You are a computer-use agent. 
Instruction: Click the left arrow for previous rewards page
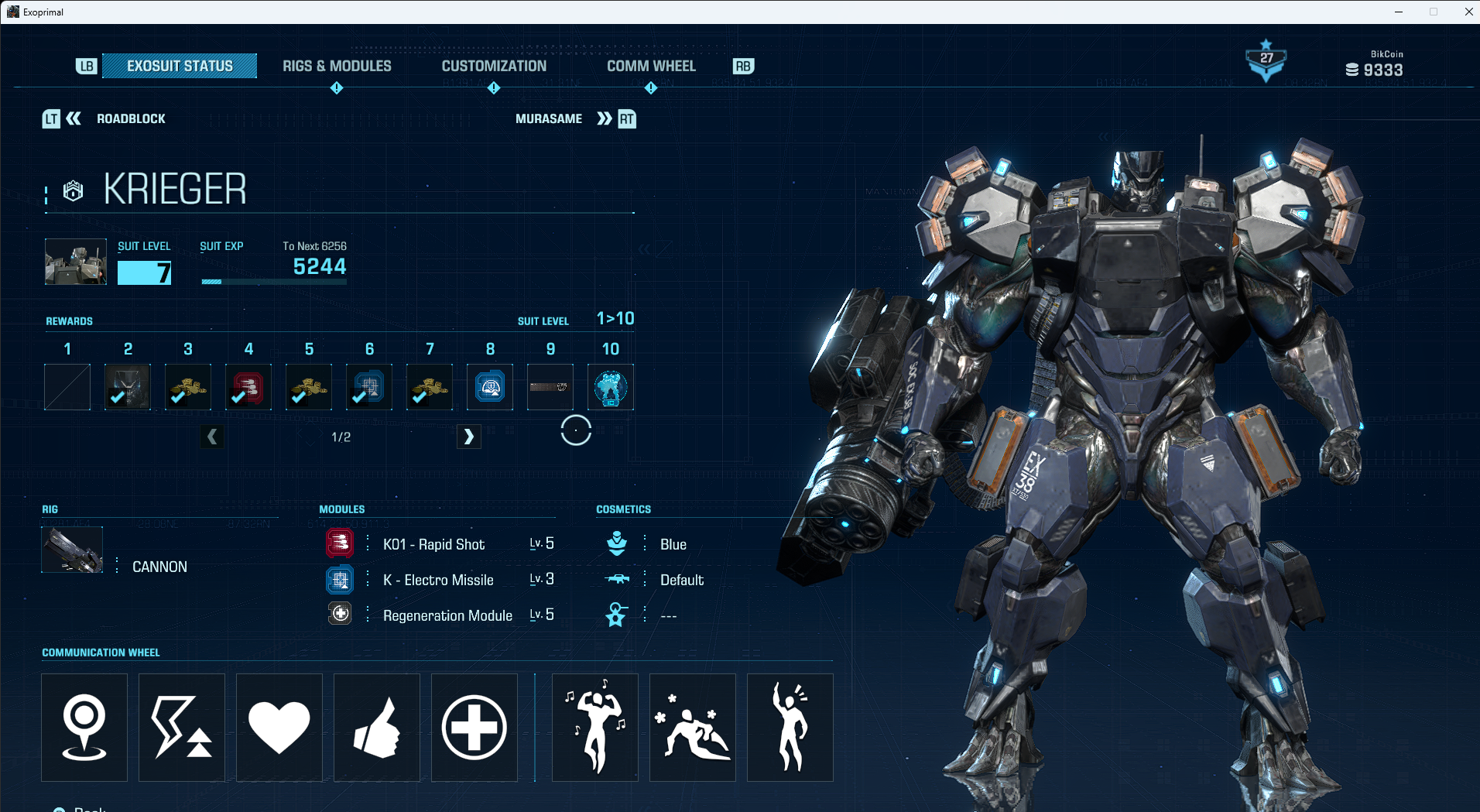click(x=212, y=437)
